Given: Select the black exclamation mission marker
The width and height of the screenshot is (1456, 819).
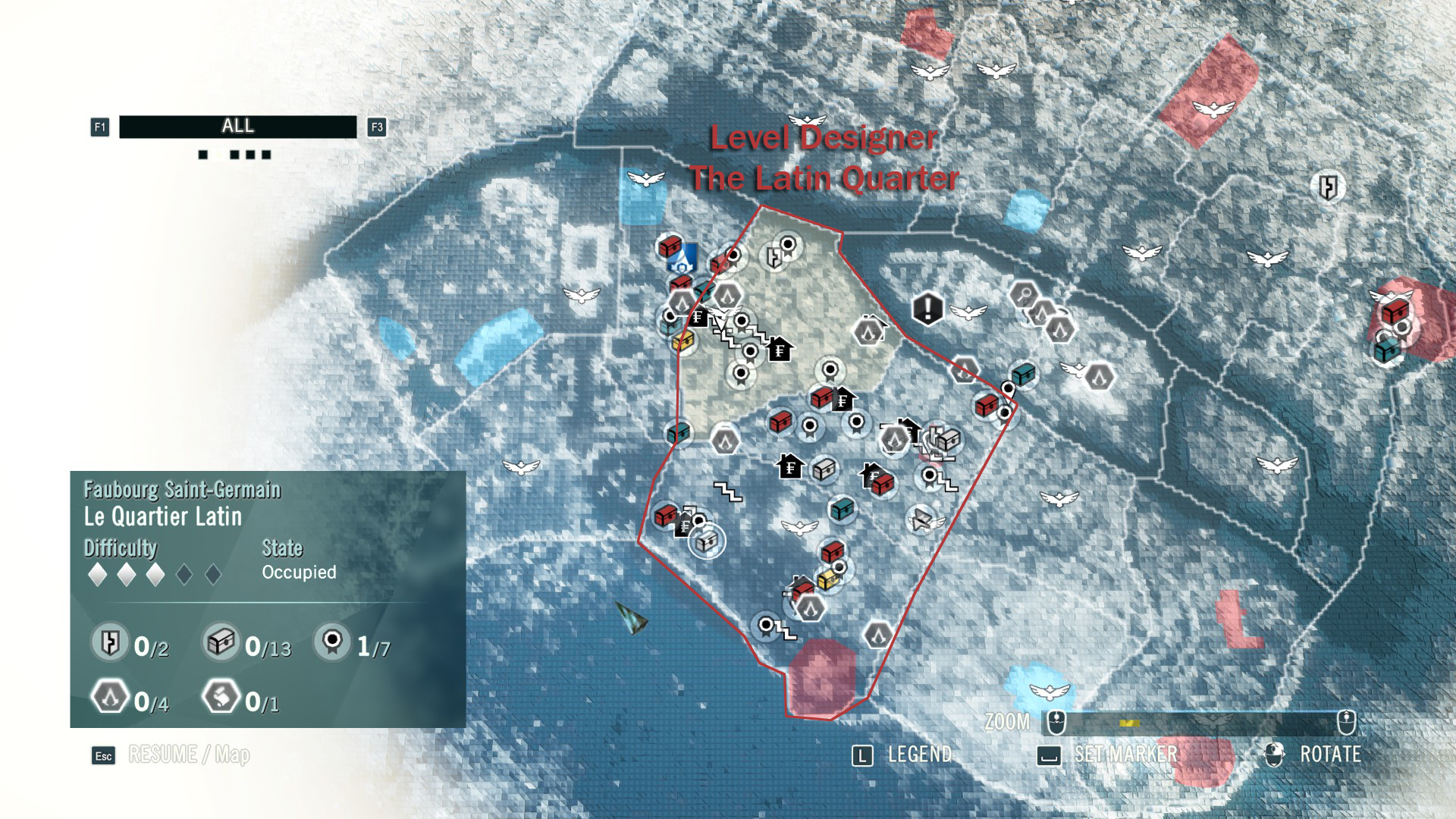Looking at the screenshot, I should click(927, 309).
